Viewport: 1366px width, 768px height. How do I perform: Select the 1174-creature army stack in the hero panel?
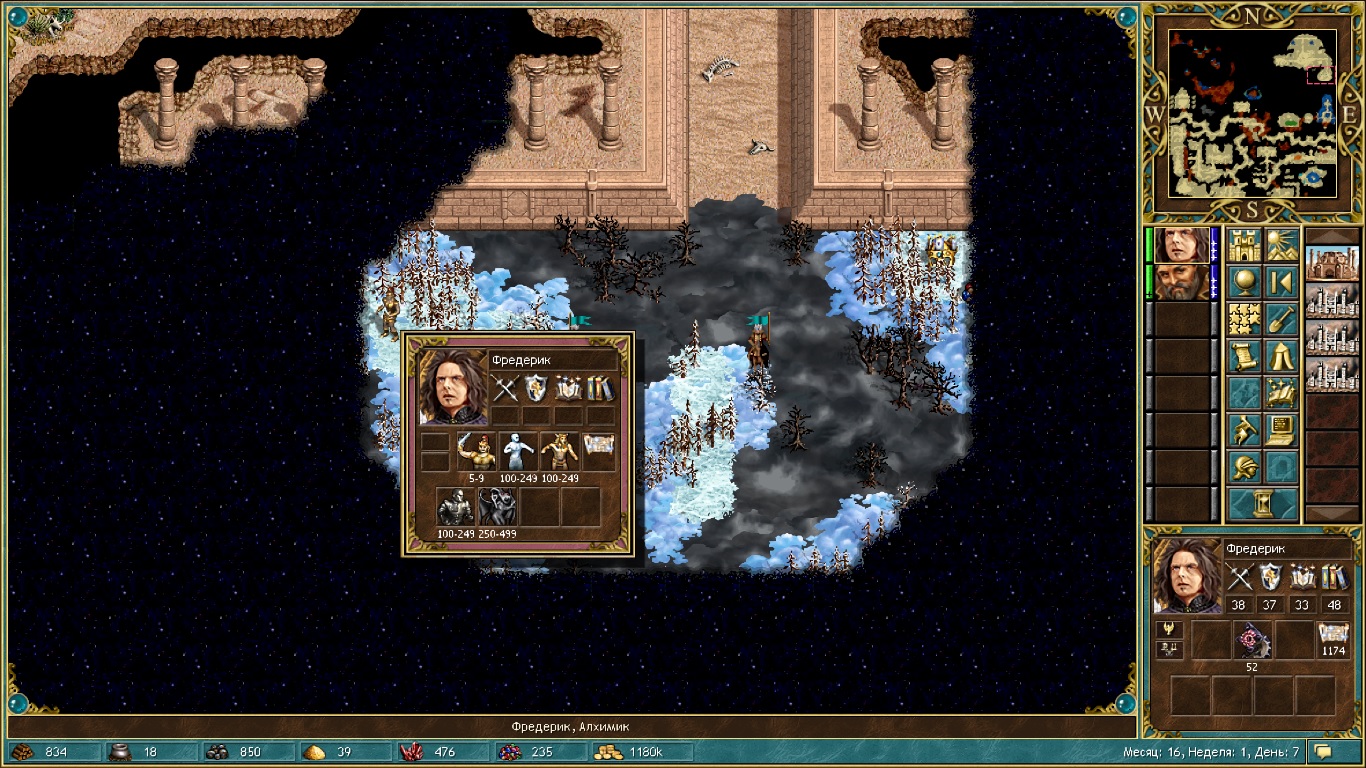(1333, 637)
